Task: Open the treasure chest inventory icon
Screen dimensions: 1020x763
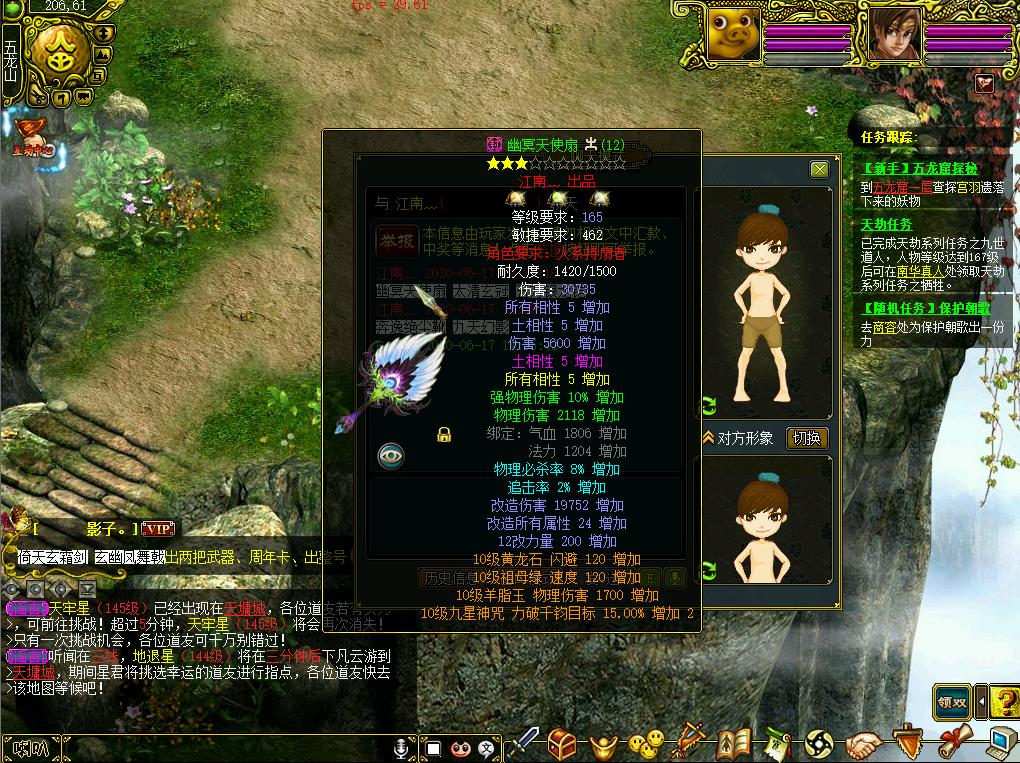Action: click(561, 743)
